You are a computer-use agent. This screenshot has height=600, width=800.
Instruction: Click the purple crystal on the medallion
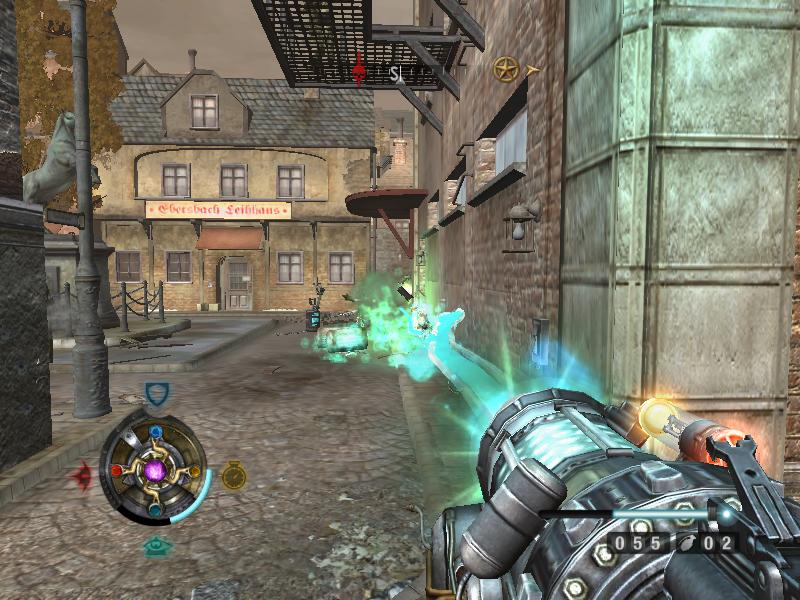pos(155,469)
